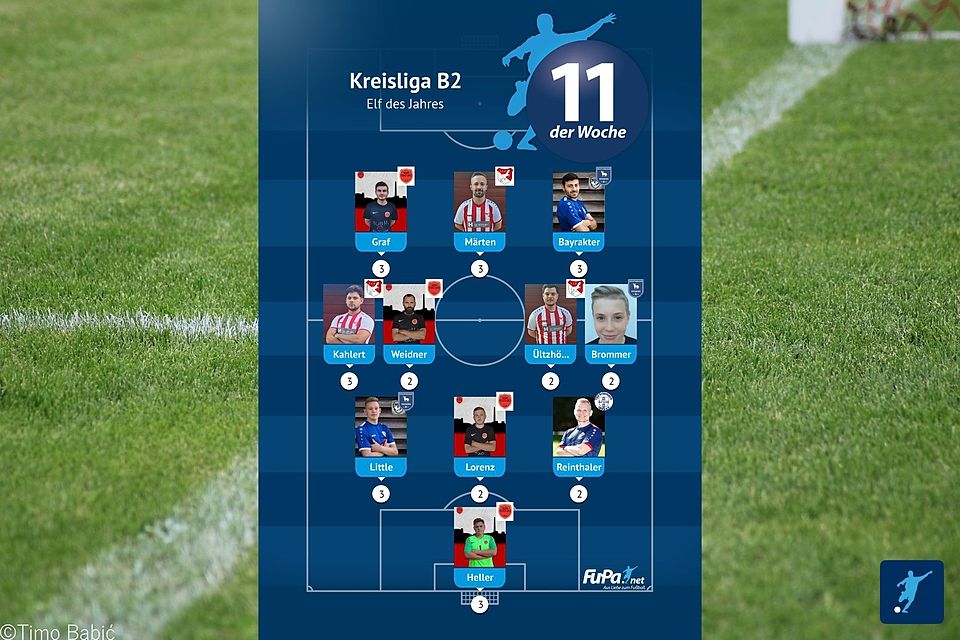Click the FuPa.net logo

(610, 578)
